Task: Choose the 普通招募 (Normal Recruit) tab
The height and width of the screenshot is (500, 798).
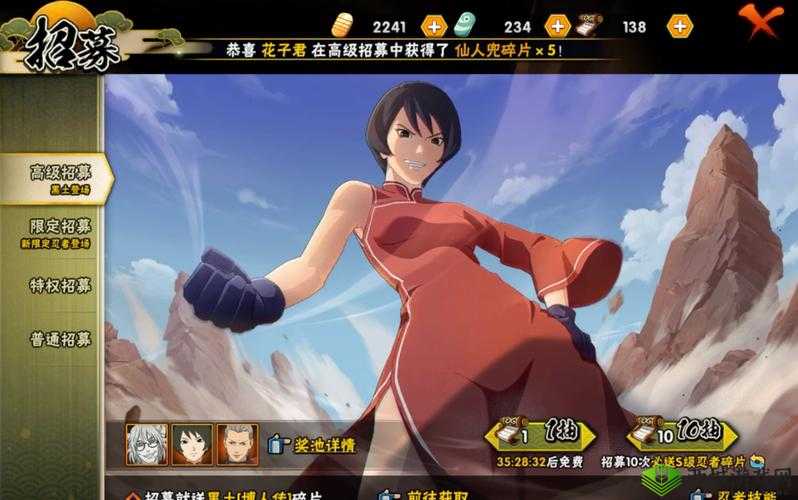Action: [x=55, y=339]
